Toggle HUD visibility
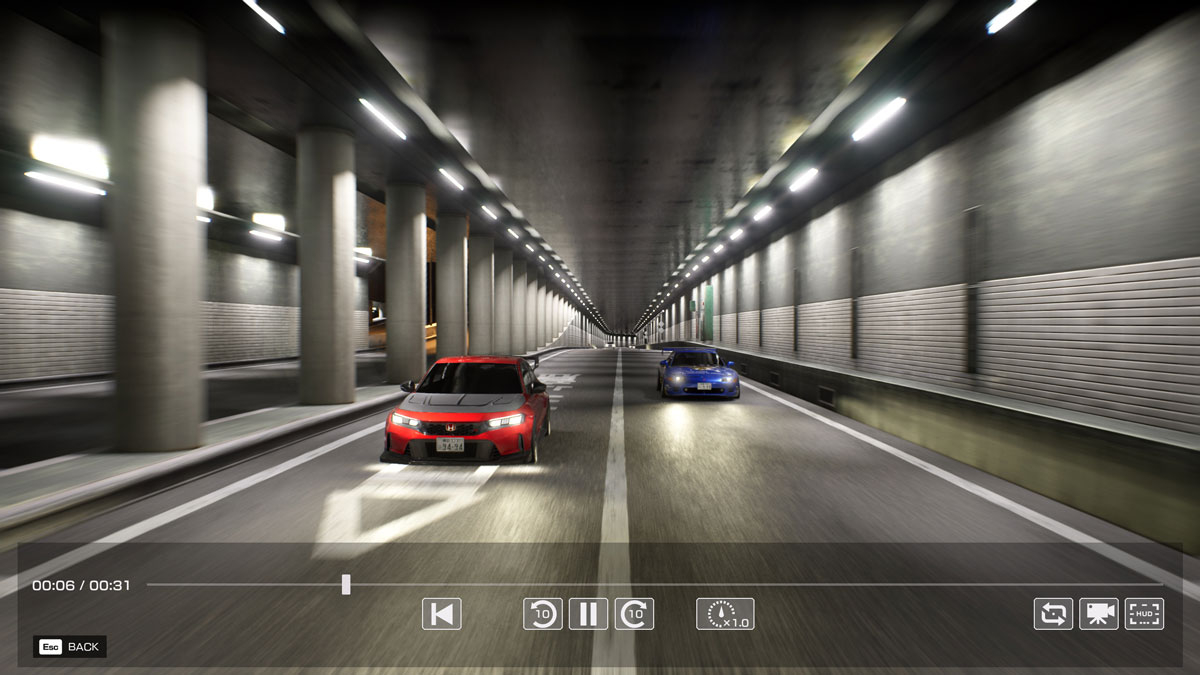Screen dimensions: 1200x675 (1144, 614)
